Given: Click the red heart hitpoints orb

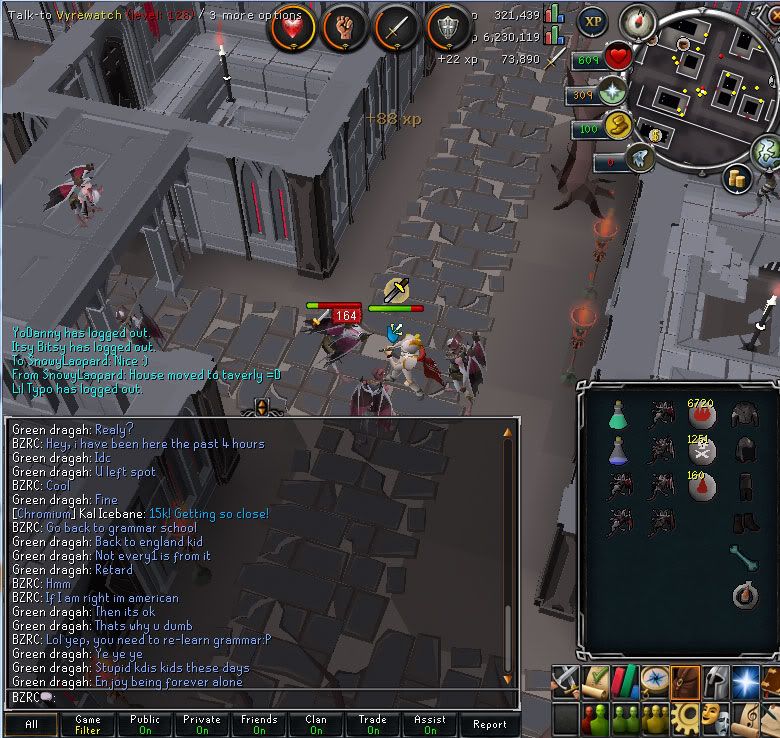Looking at the screenshot, I should (618, 59).
